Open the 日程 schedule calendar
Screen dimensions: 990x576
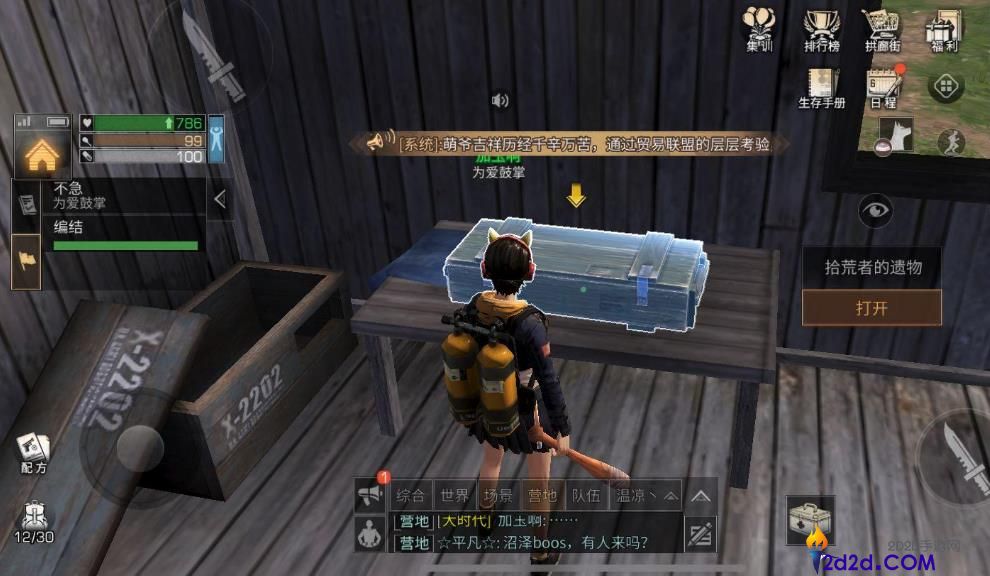[x=884, y=88]
